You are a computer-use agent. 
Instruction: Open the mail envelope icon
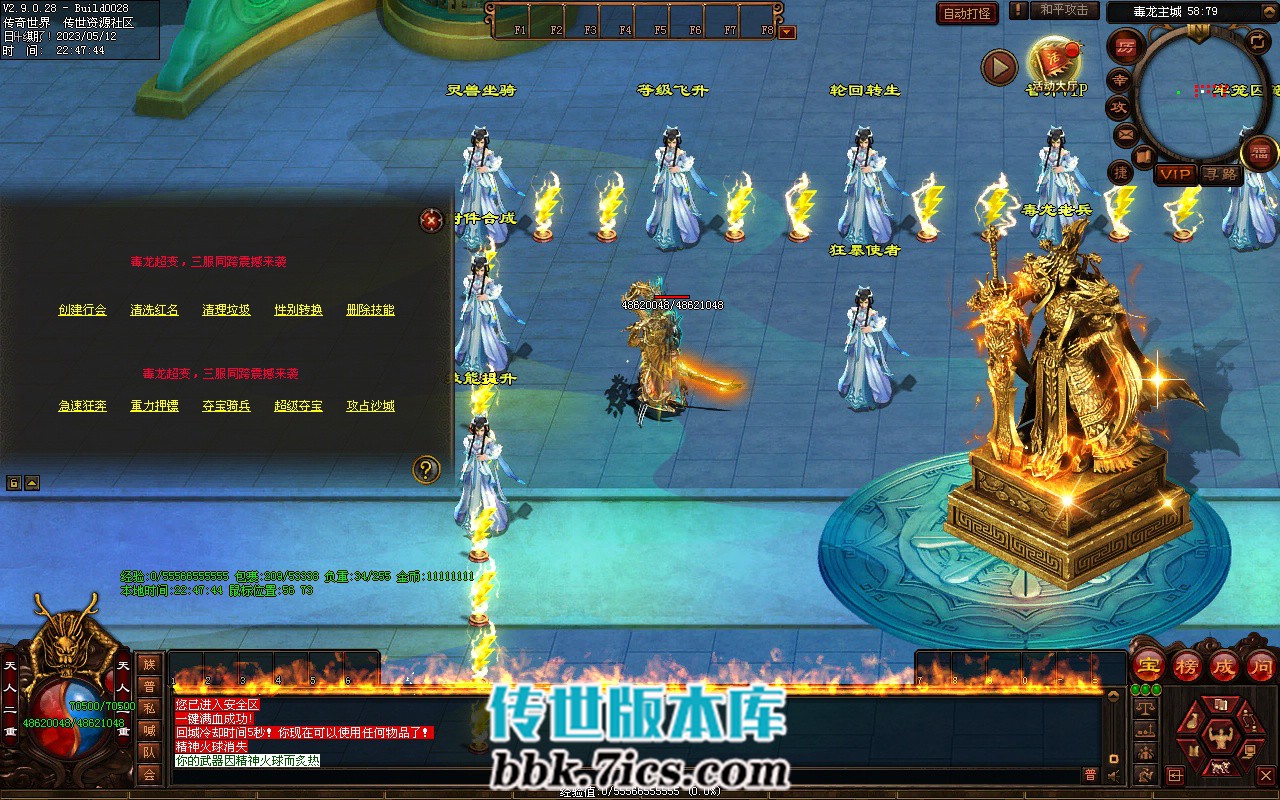(1126, 134)
